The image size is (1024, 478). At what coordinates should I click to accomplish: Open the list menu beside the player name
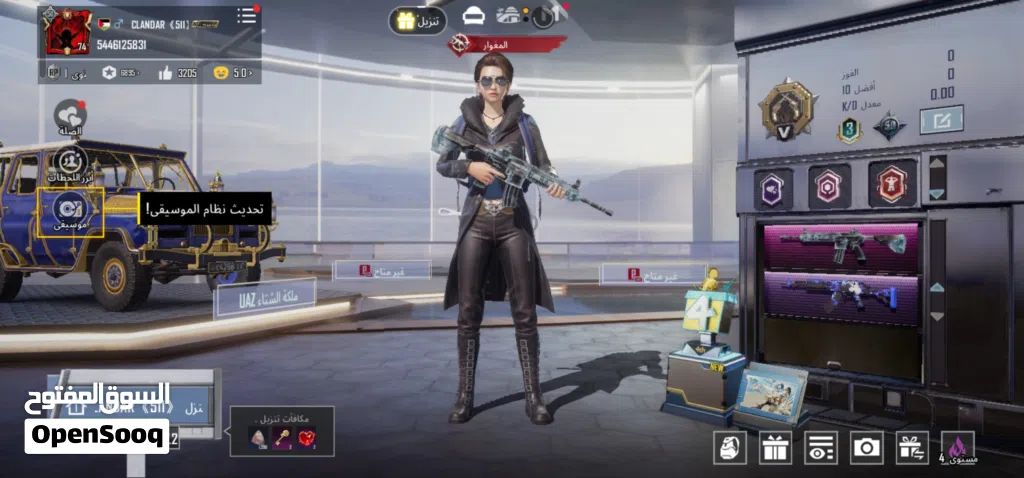click(x=246, y=16)
